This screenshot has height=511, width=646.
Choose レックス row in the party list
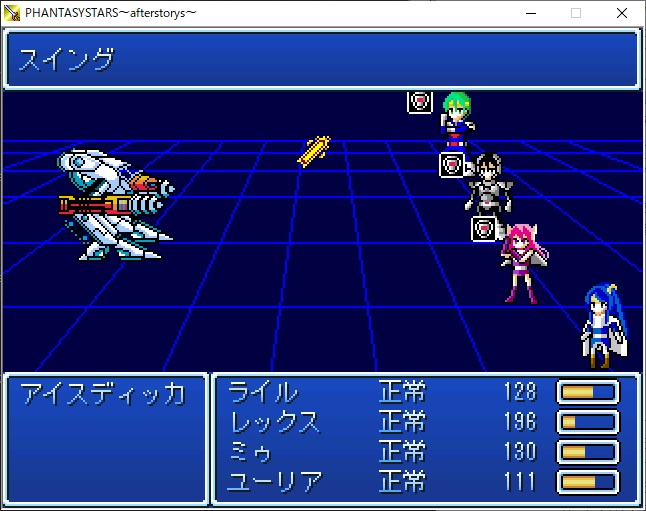(275, 422)
